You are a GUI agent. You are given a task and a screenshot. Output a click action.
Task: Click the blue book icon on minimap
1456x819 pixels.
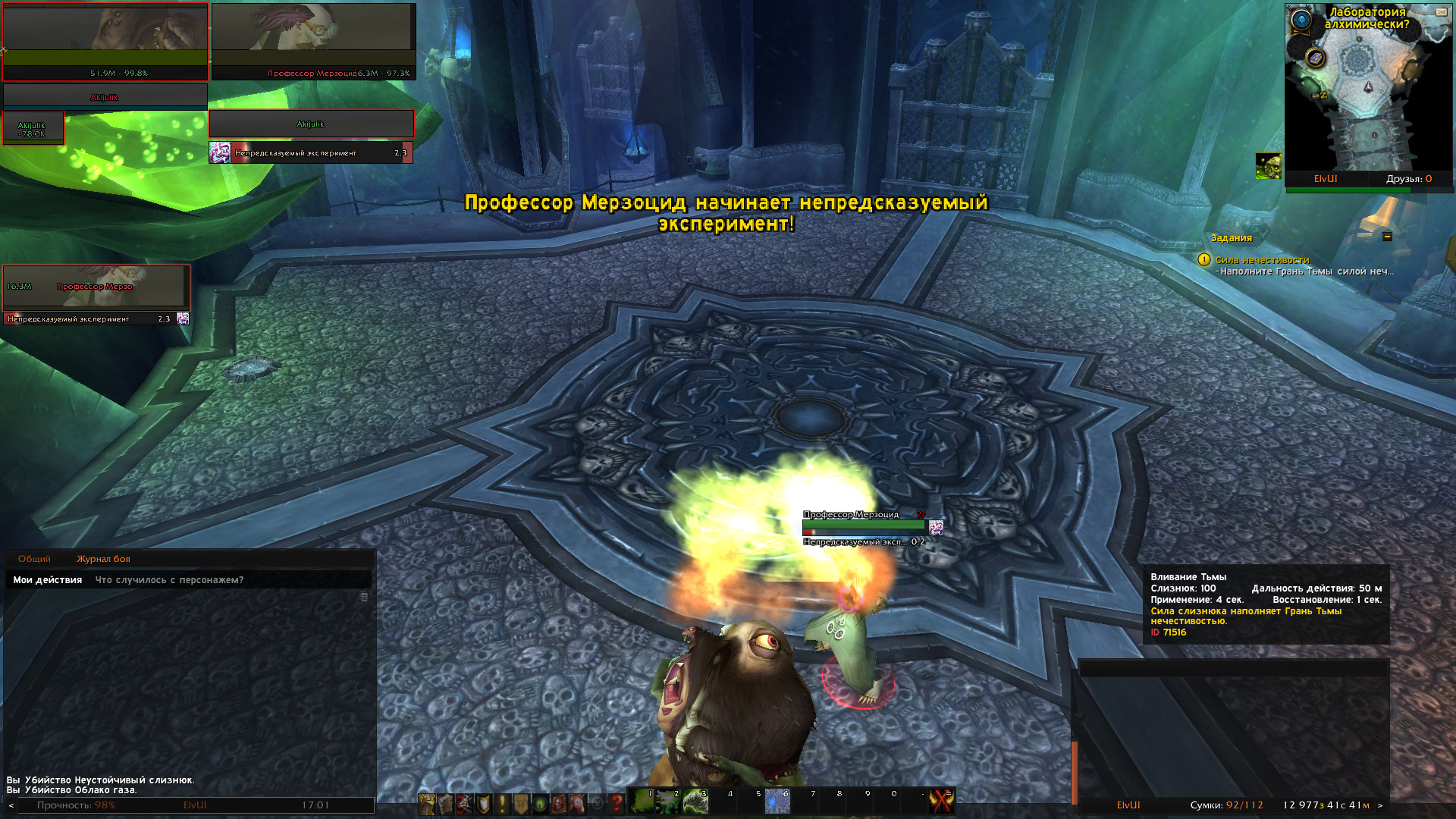(1316, 58)
